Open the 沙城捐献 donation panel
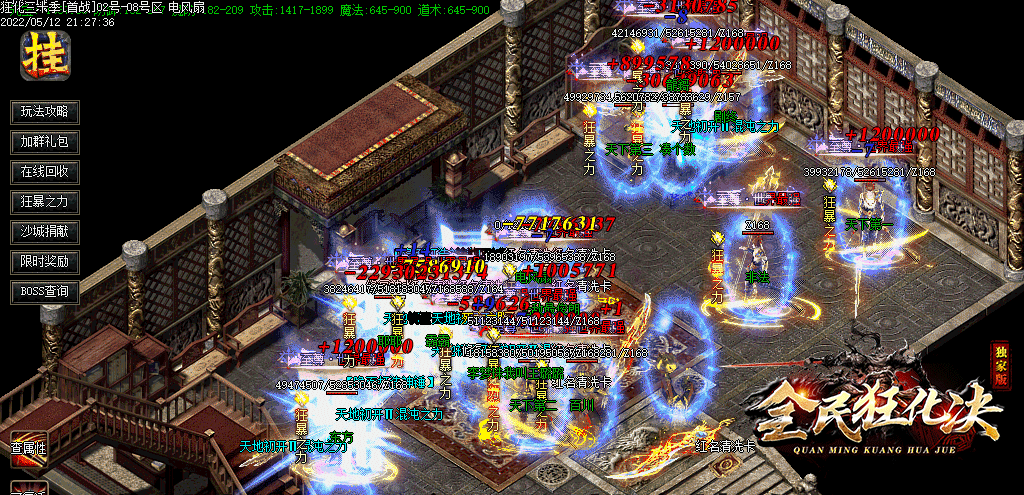This screenshot has height=495, width=1024. click(45, 232)
